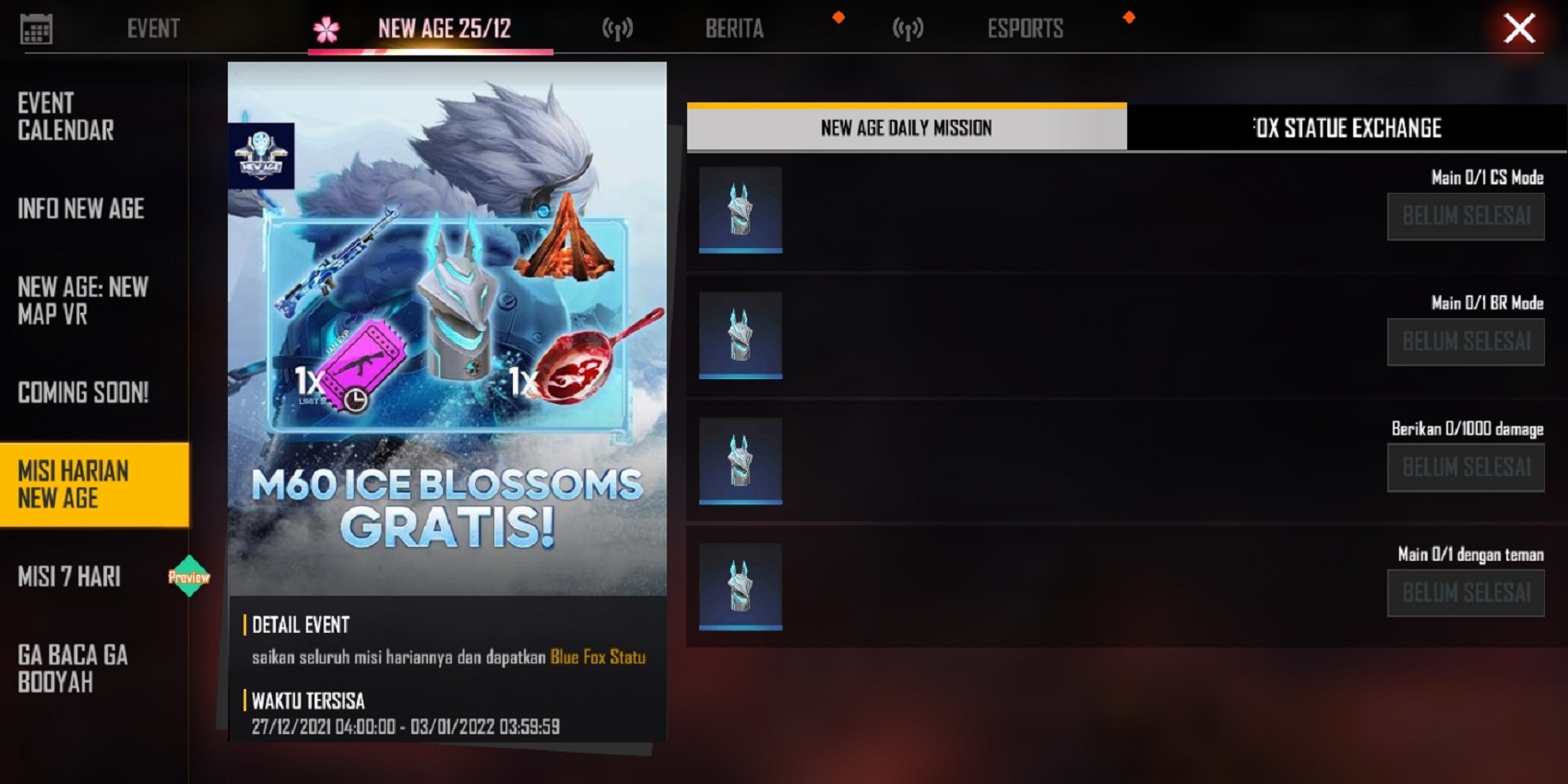Viewport: 1568px width, 784px height.
Task: Select MISI 7 HARI with the Preview badge
Action: pos(71,576)
